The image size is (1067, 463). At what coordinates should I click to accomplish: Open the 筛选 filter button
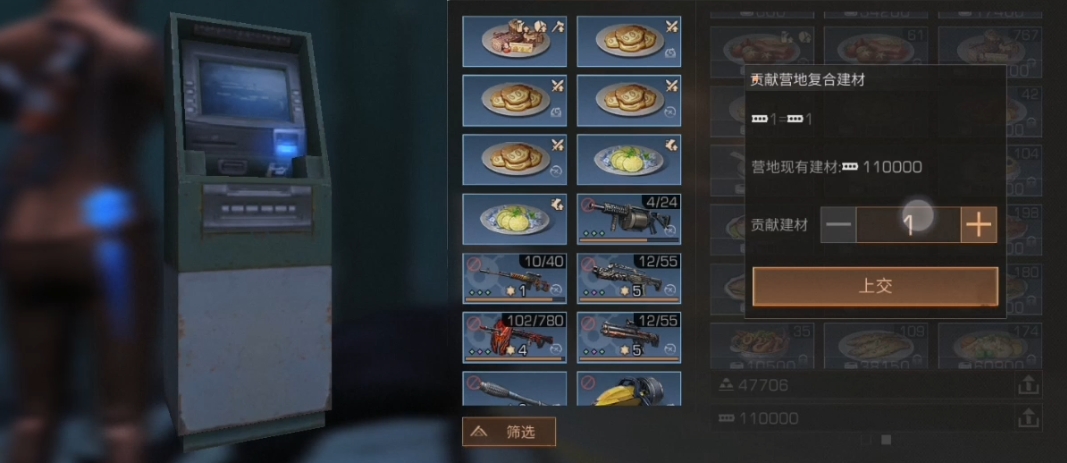[x=509, y=431]
